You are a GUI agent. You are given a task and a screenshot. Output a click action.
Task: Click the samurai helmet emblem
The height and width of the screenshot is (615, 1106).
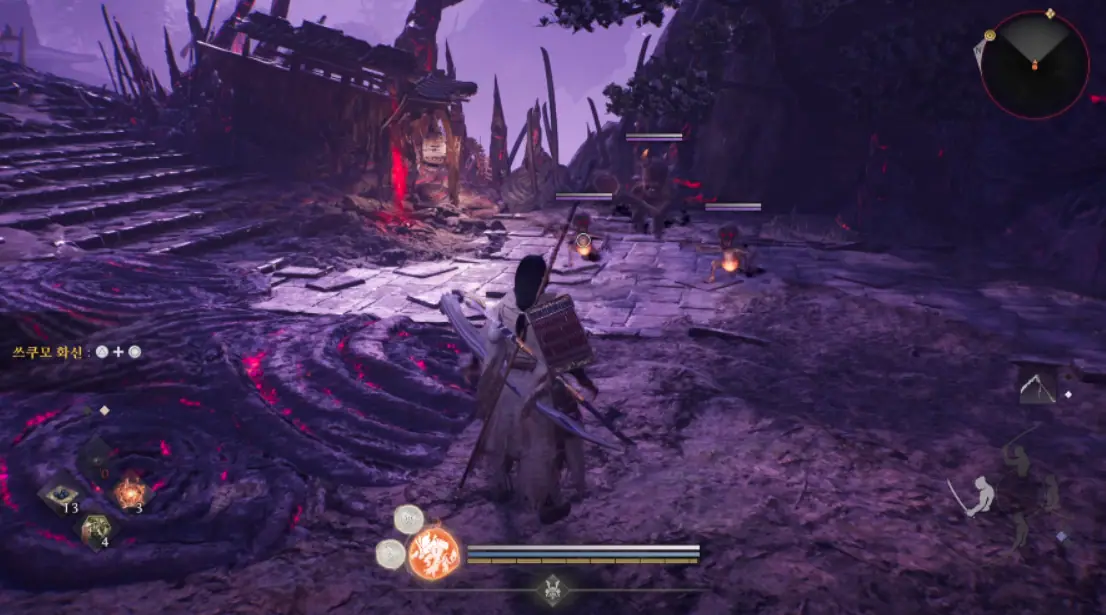(551, 592)
